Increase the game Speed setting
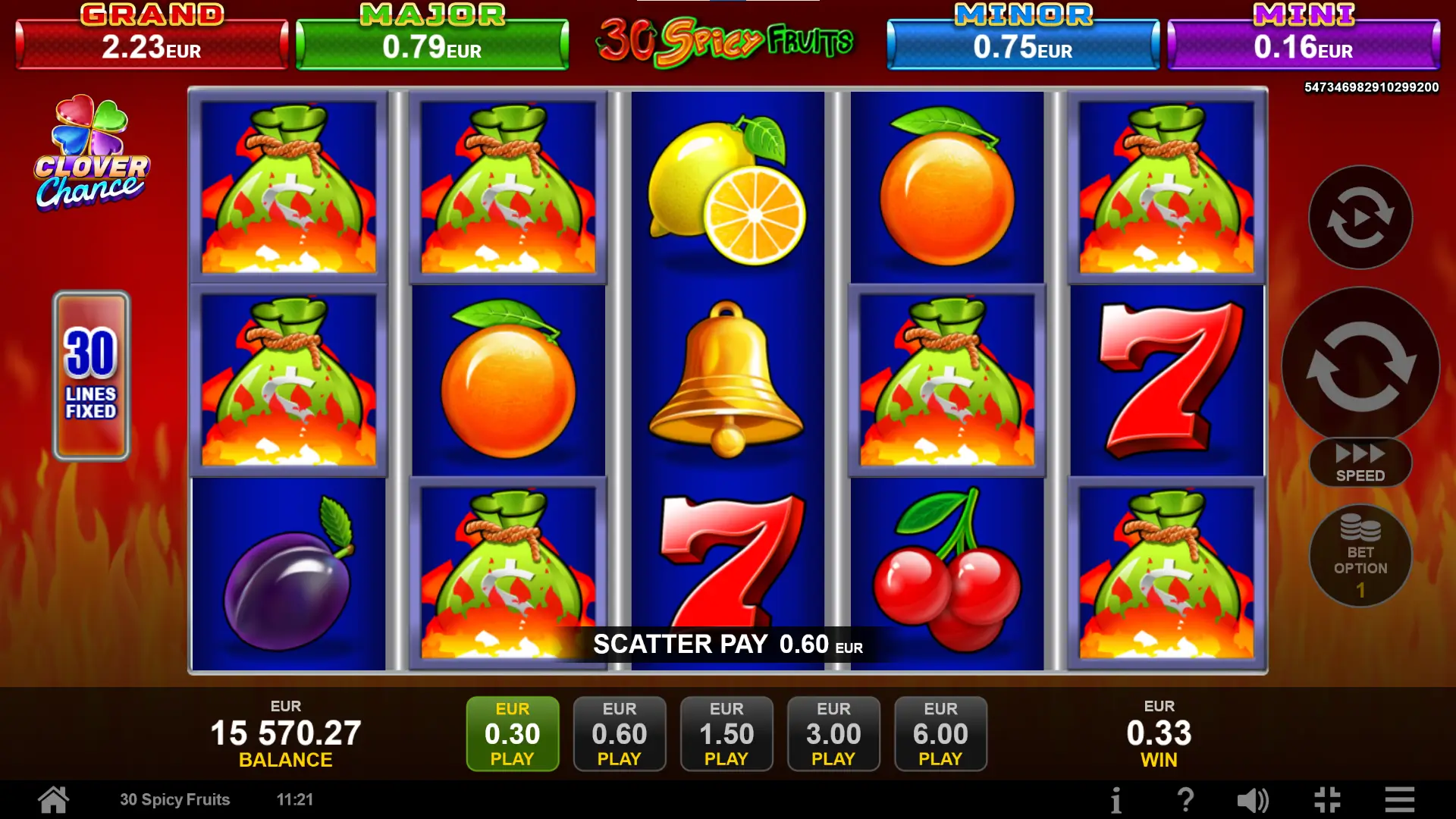The width and height of the screenshot is (1456, 819). pos(1360,463)
